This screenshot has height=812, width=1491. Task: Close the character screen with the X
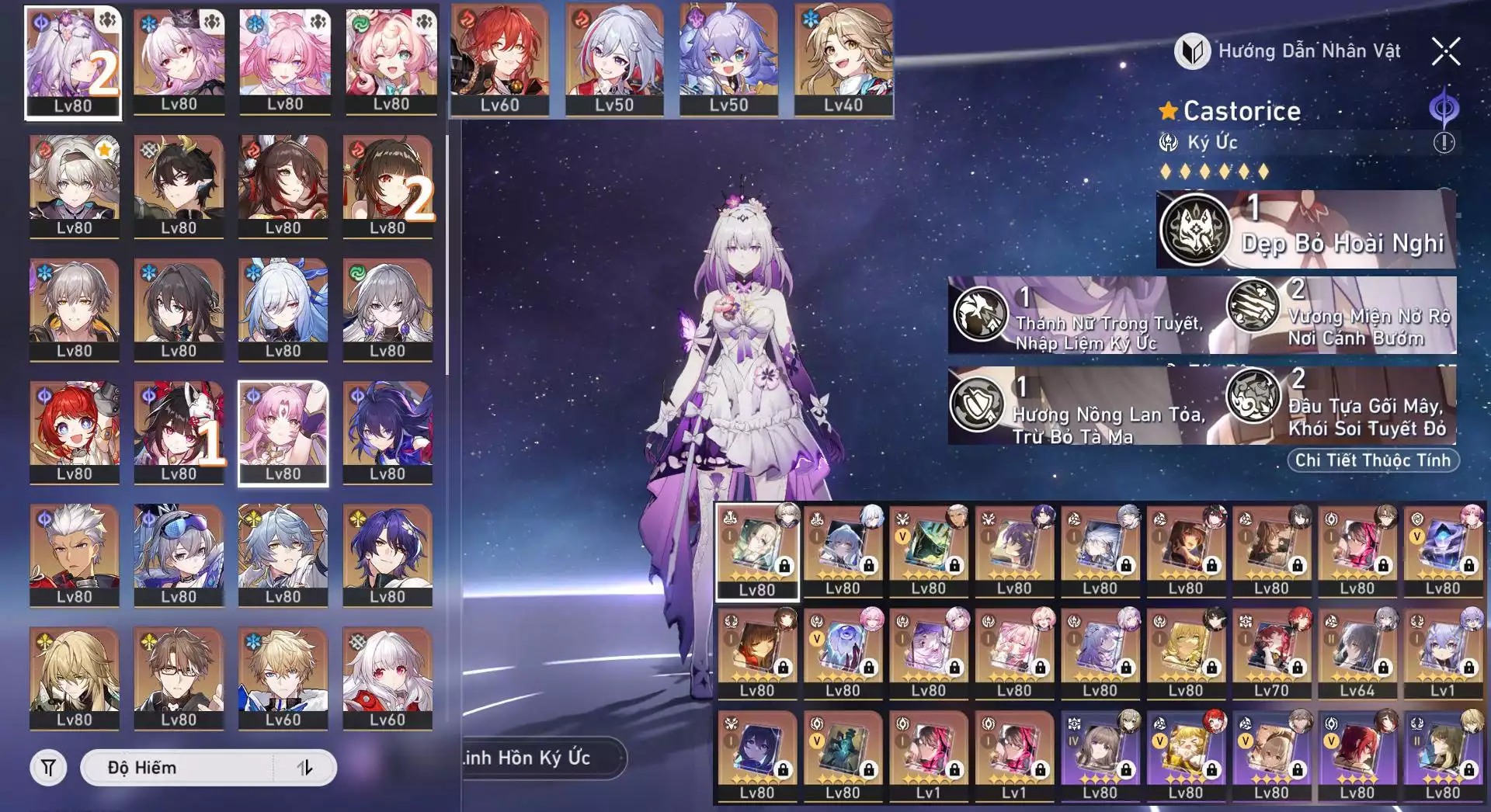1445,52
